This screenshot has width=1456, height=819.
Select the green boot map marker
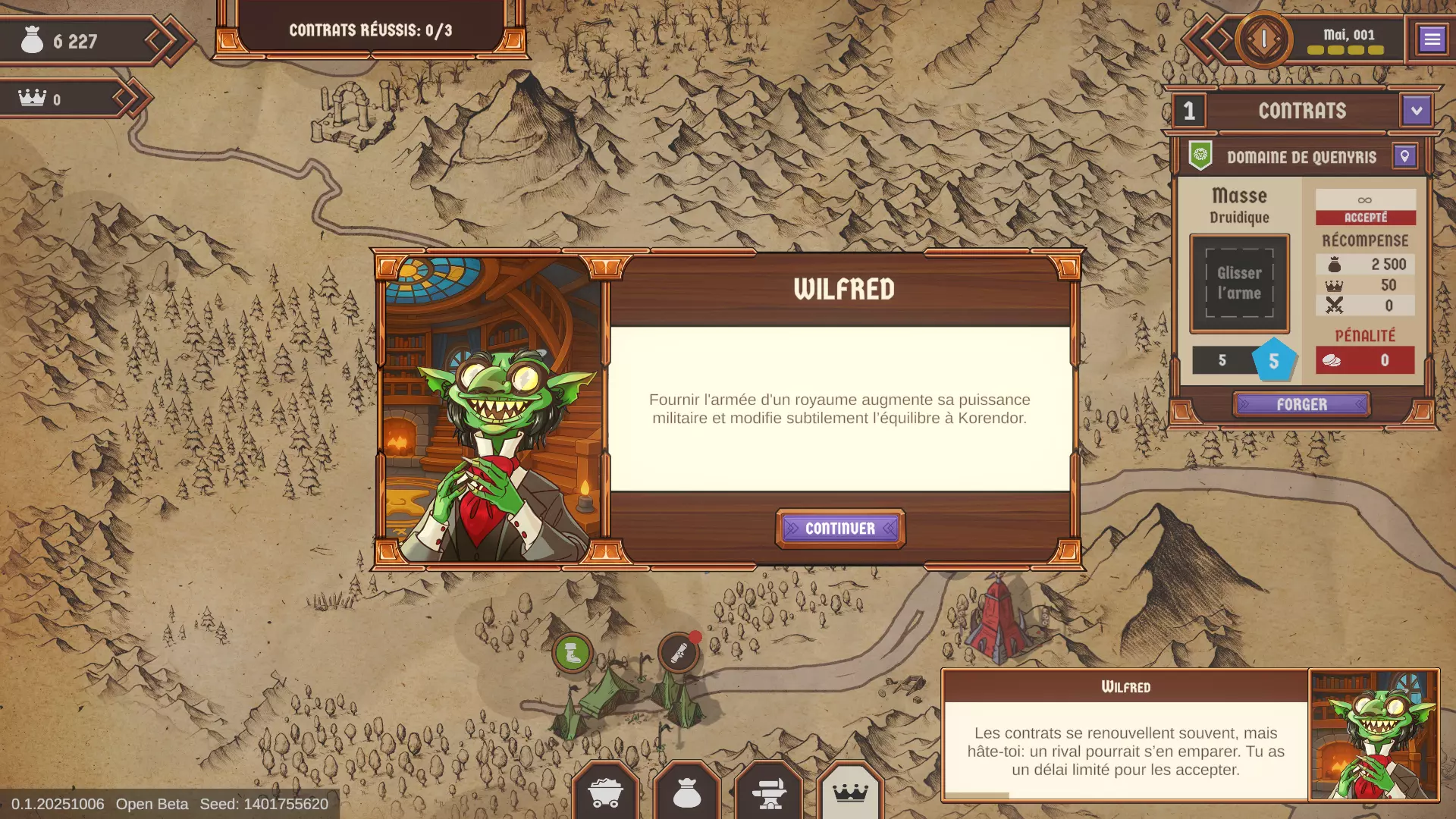tap(573, 653)
